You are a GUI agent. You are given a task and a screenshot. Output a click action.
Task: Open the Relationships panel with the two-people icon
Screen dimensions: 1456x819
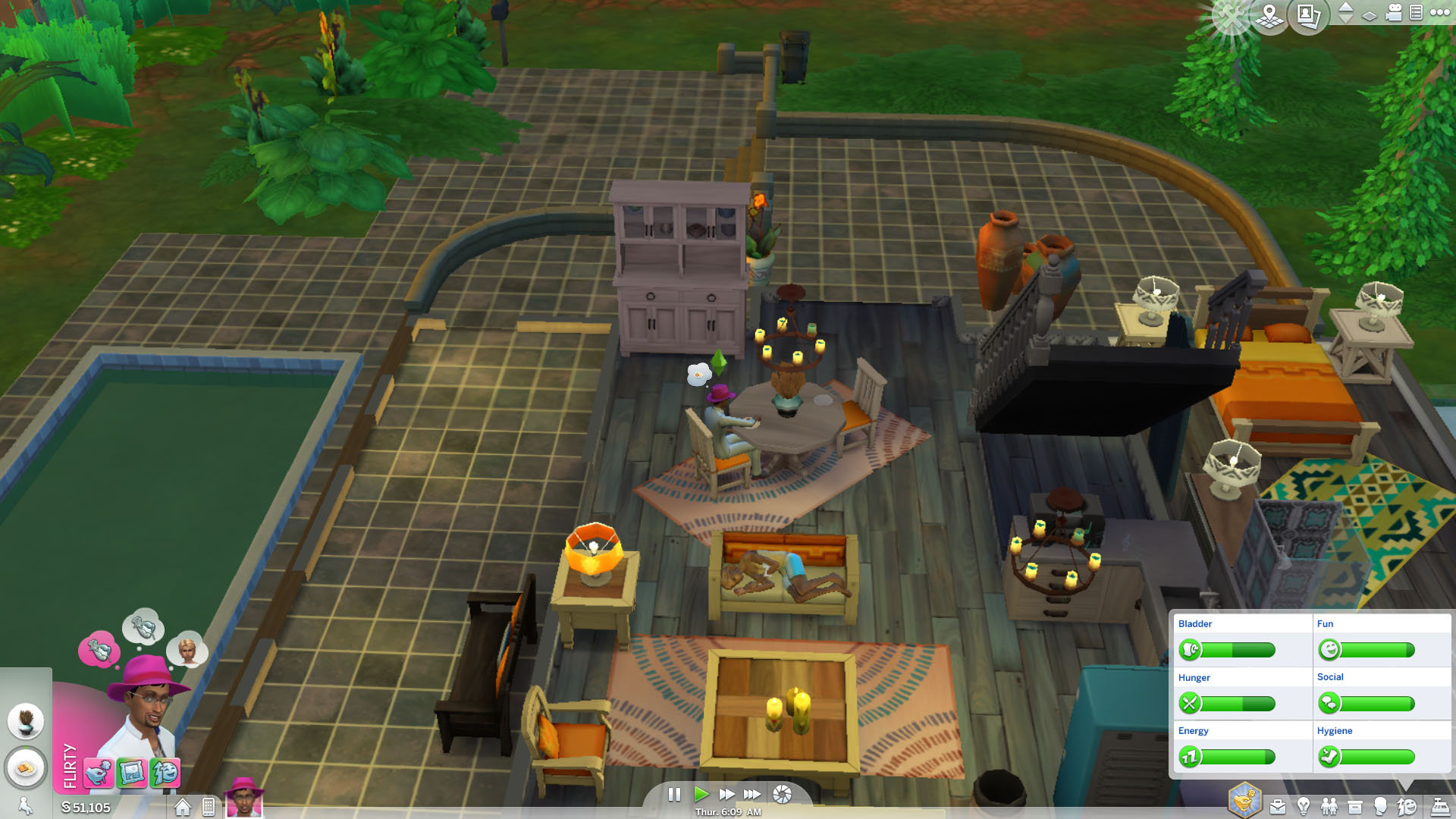1331,805
